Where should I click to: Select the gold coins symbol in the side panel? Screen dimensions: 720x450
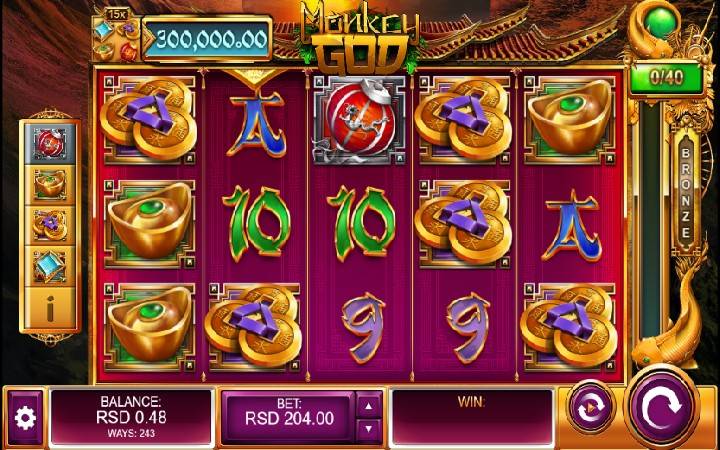coord(50,224)
